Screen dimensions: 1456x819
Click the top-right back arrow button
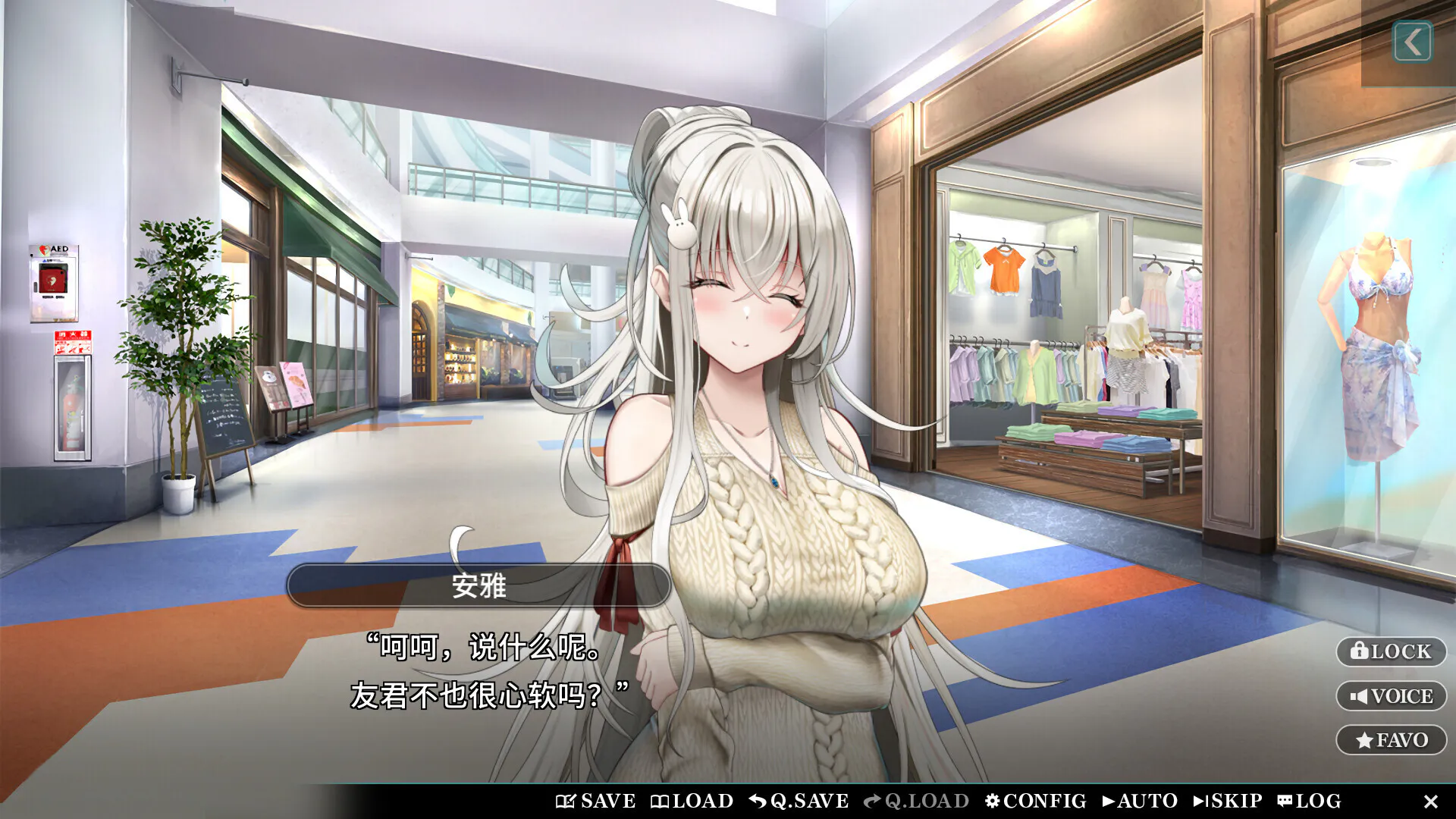click(1412, 42)
